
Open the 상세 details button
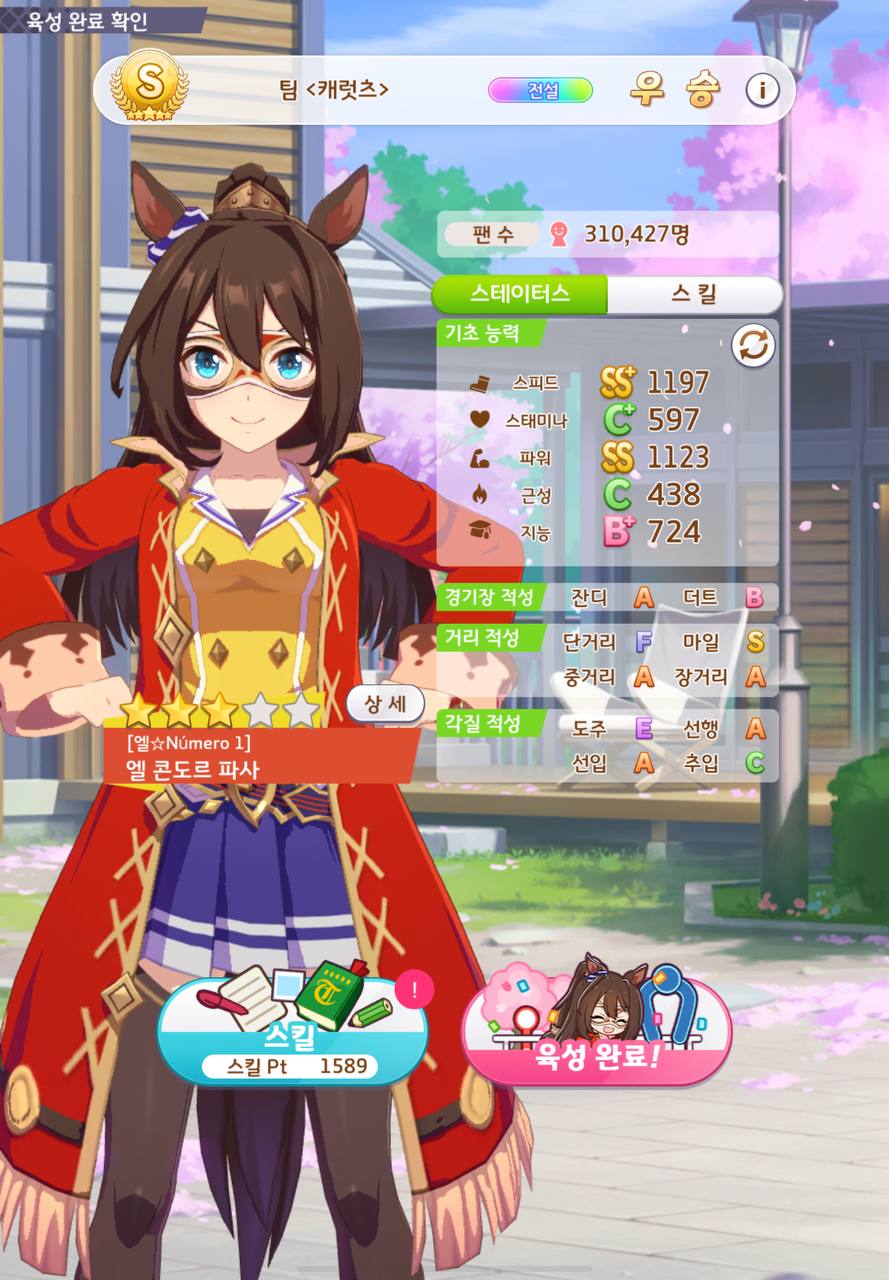[386, 704]
